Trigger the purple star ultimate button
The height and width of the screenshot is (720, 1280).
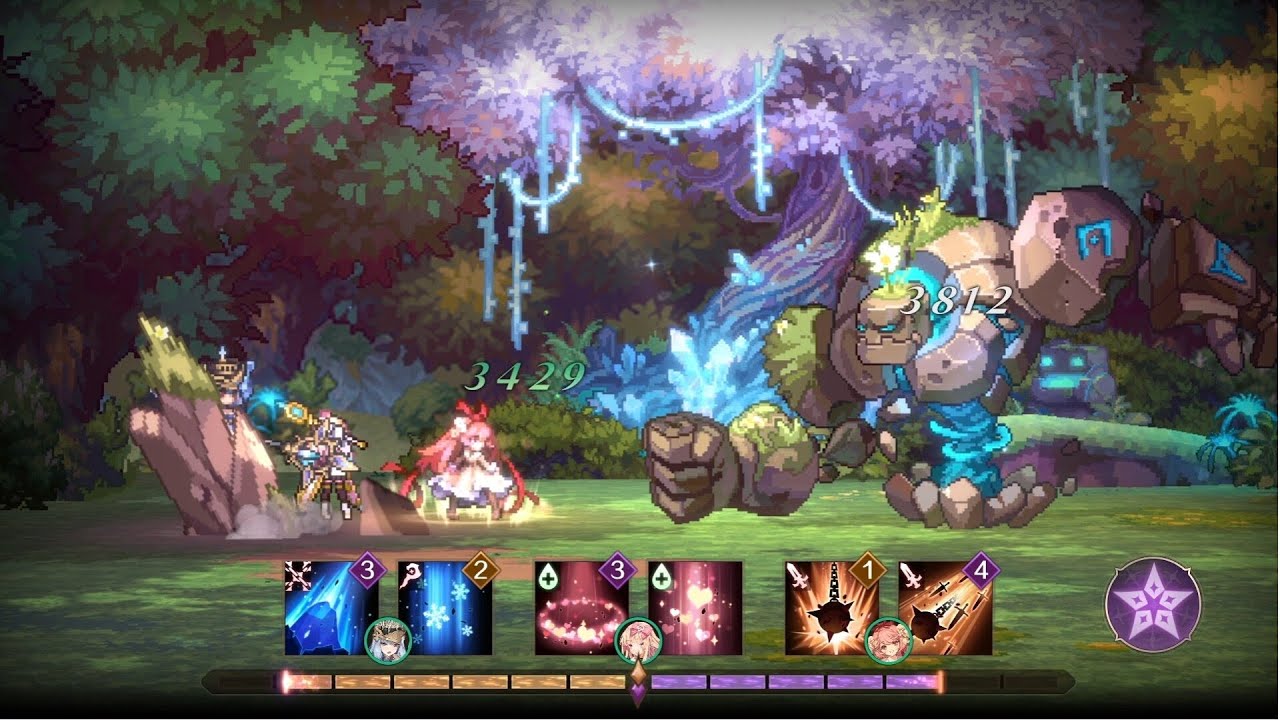click(x=1152, y=604)
